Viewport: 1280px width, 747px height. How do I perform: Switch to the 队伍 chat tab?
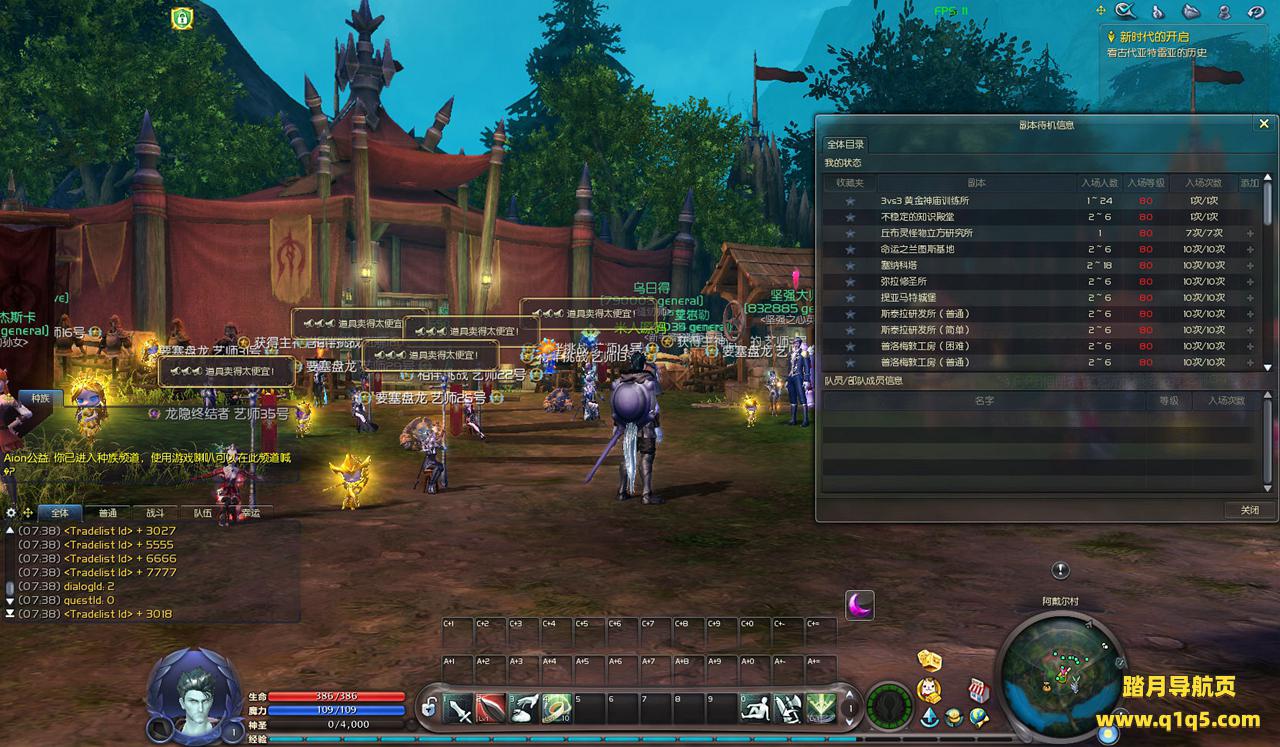point(203,513)
